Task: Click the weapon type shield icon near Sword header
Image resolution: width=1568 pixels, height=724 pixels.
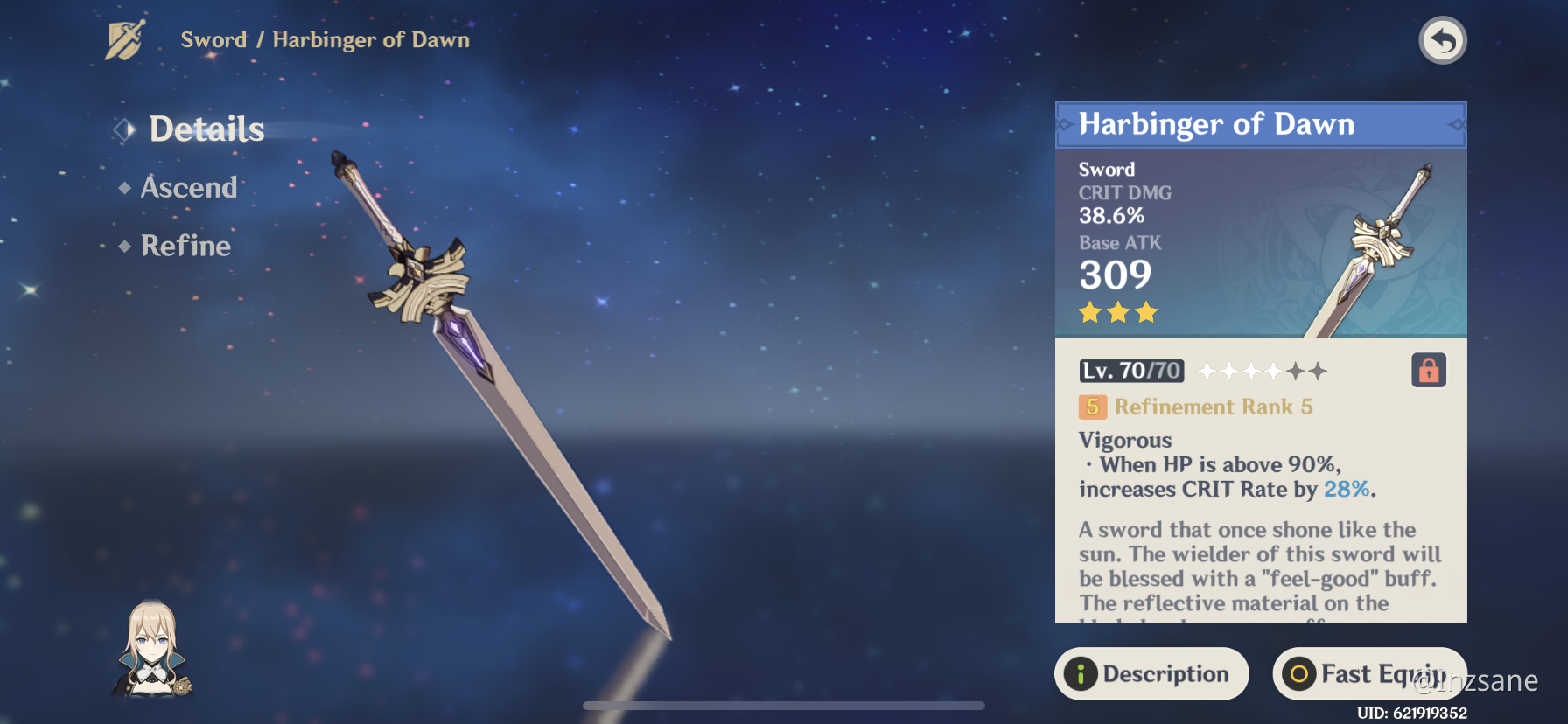Action: pos(123,39)
